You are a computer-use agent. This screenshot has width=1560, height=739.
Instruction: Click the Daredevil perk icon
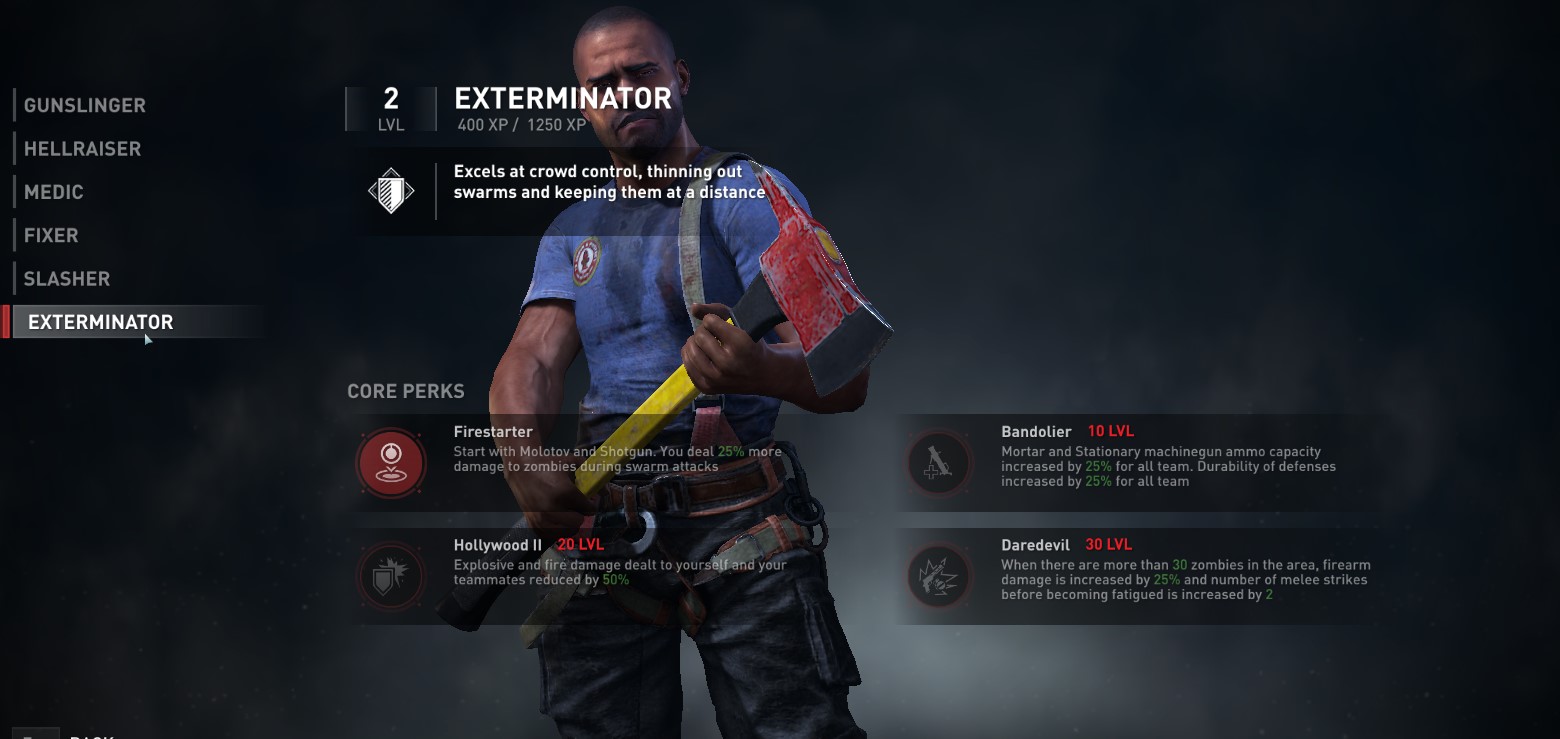(938, 576)
